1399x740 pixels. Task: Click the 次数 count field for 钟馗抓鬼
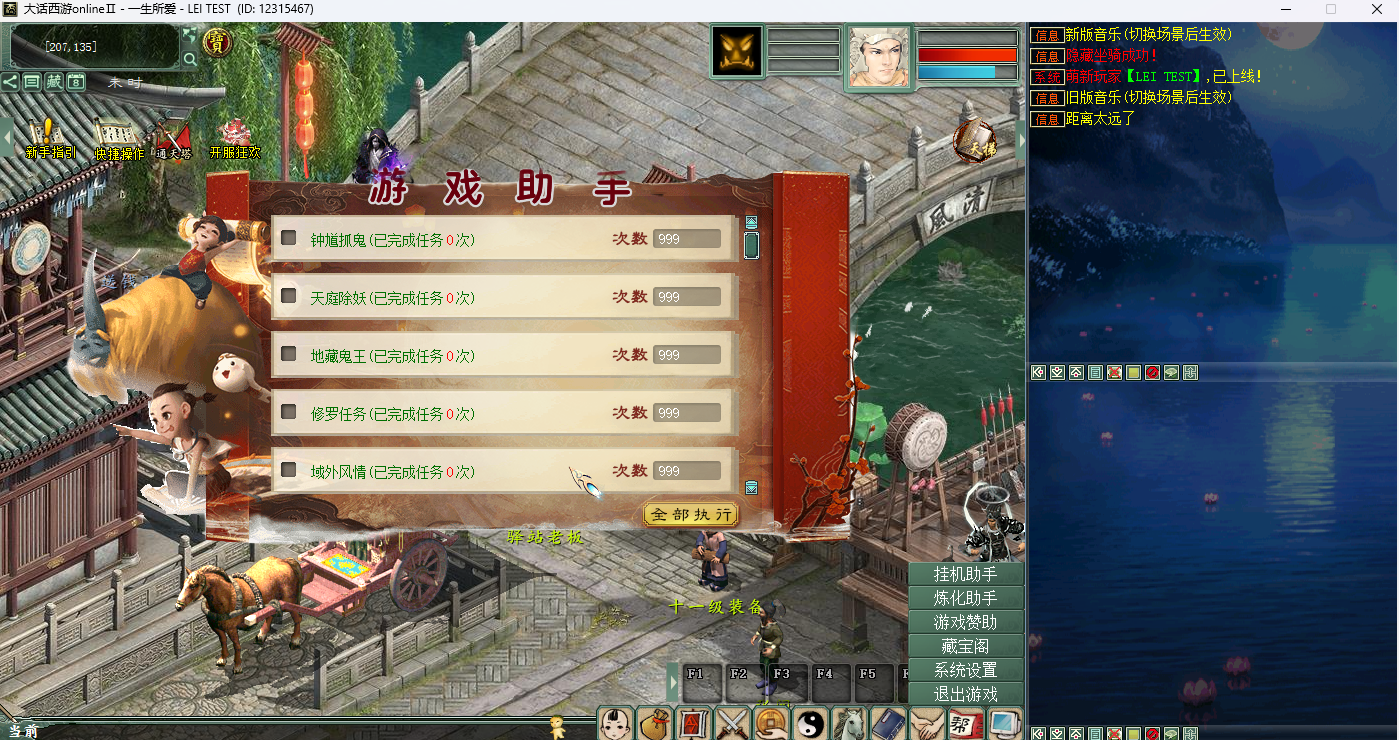pos(687,239)
